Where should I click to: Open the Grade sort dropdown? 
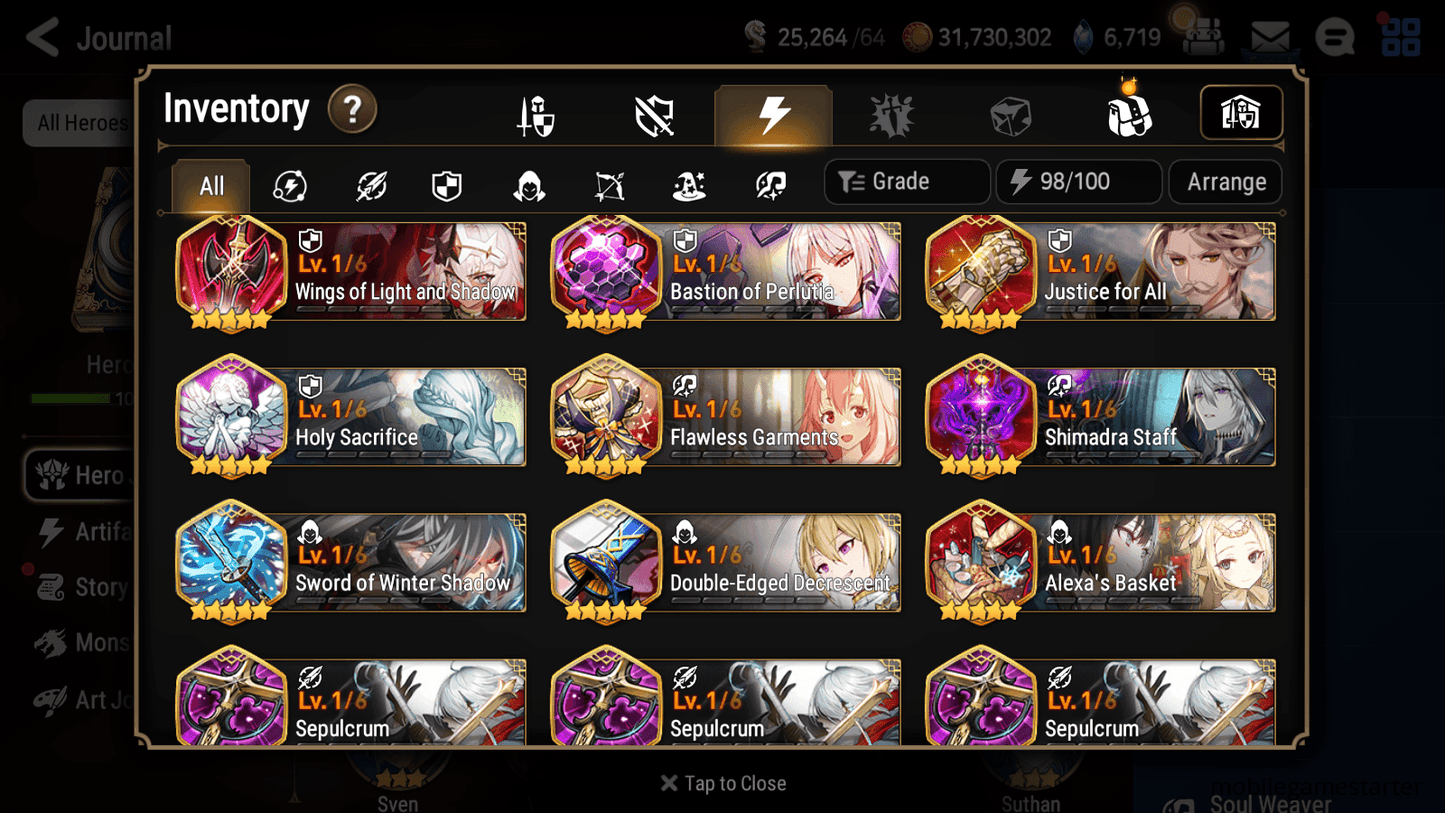906,182
